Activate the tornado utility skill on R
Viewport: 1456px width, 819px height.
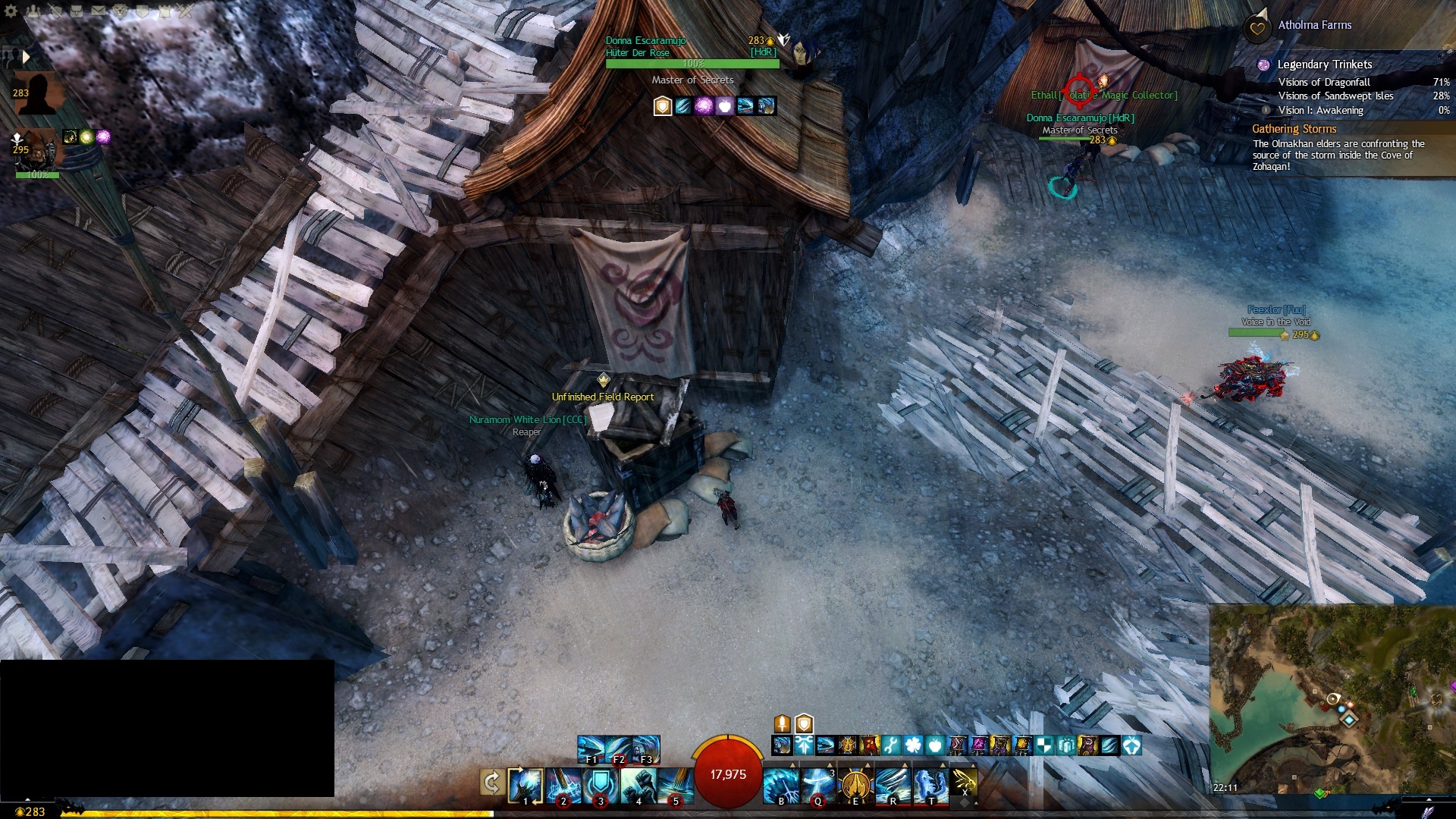point(893,785)
